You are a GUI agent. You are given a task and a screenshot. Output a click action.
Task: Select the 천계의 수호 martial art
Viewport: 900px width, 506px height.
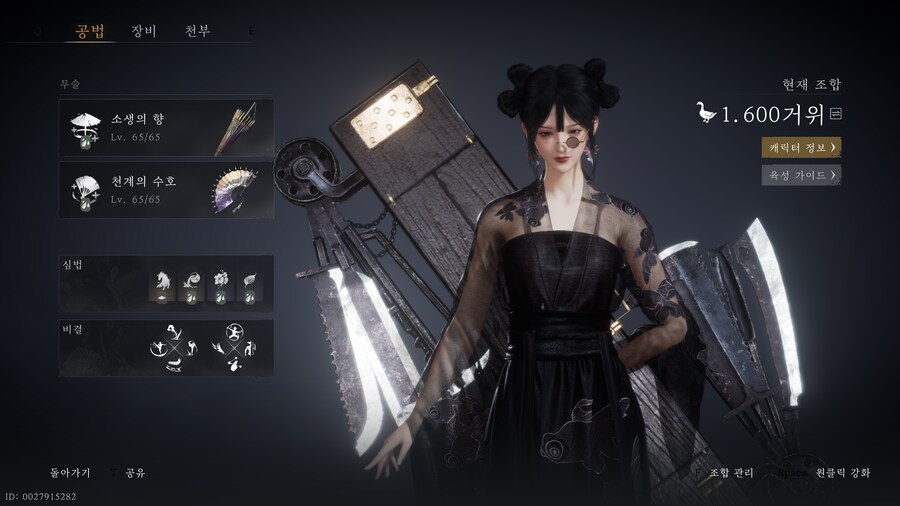pyautogui.click(x=165, y=189)
